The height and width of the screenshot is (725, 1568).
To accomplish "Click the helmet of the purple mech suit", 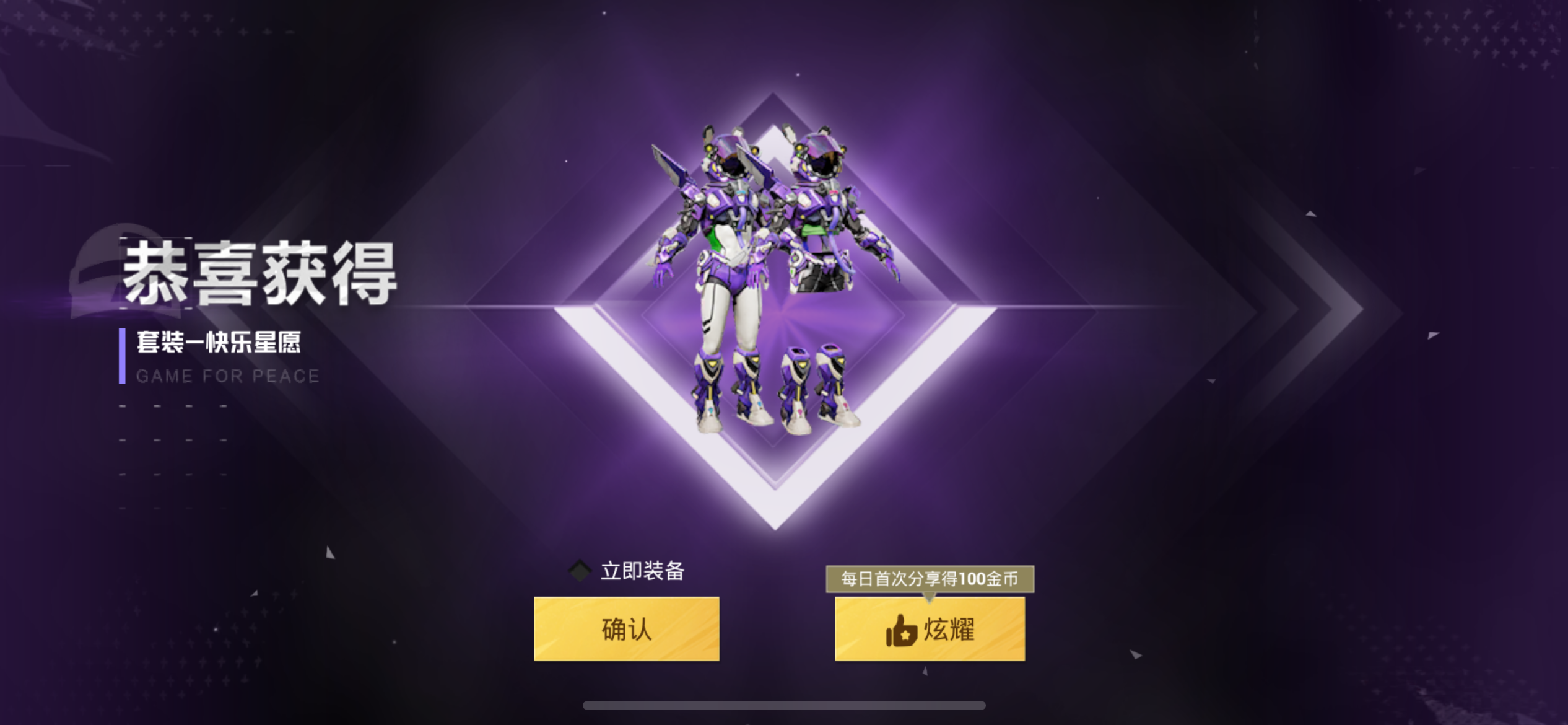I will (731, 155).
